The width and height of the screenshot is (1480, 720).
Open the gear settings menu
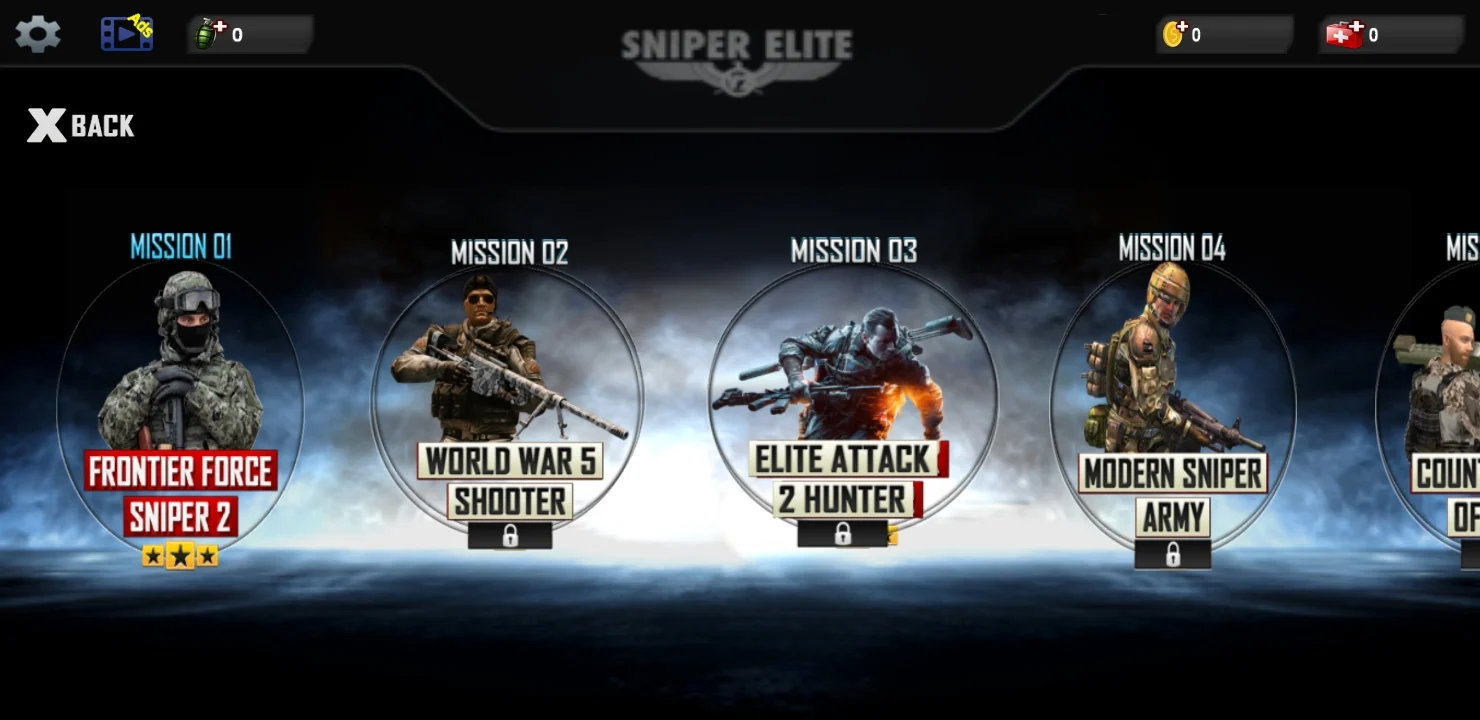(38, 34)
